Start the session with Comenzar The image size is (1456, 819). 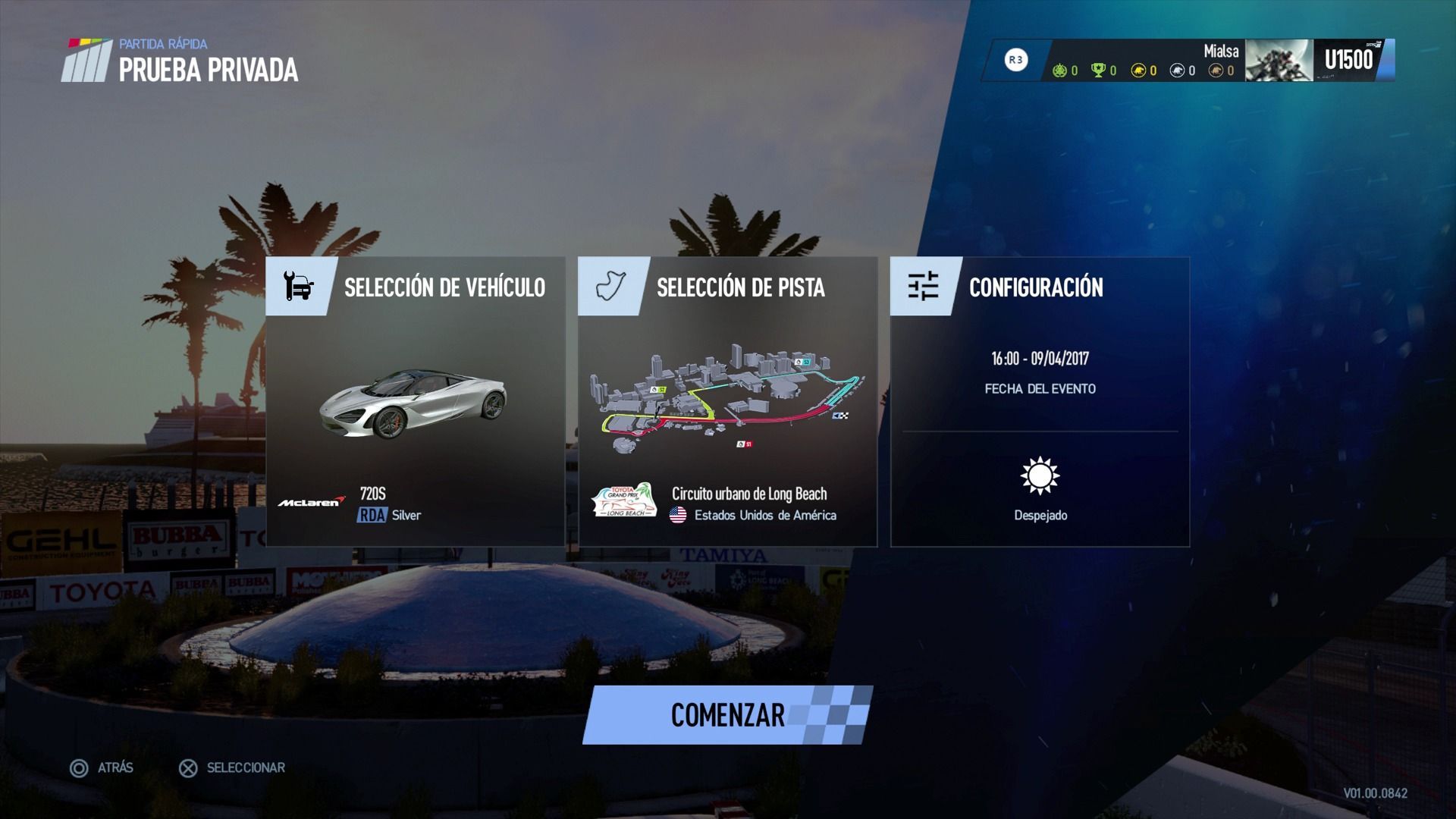point(727,715)
